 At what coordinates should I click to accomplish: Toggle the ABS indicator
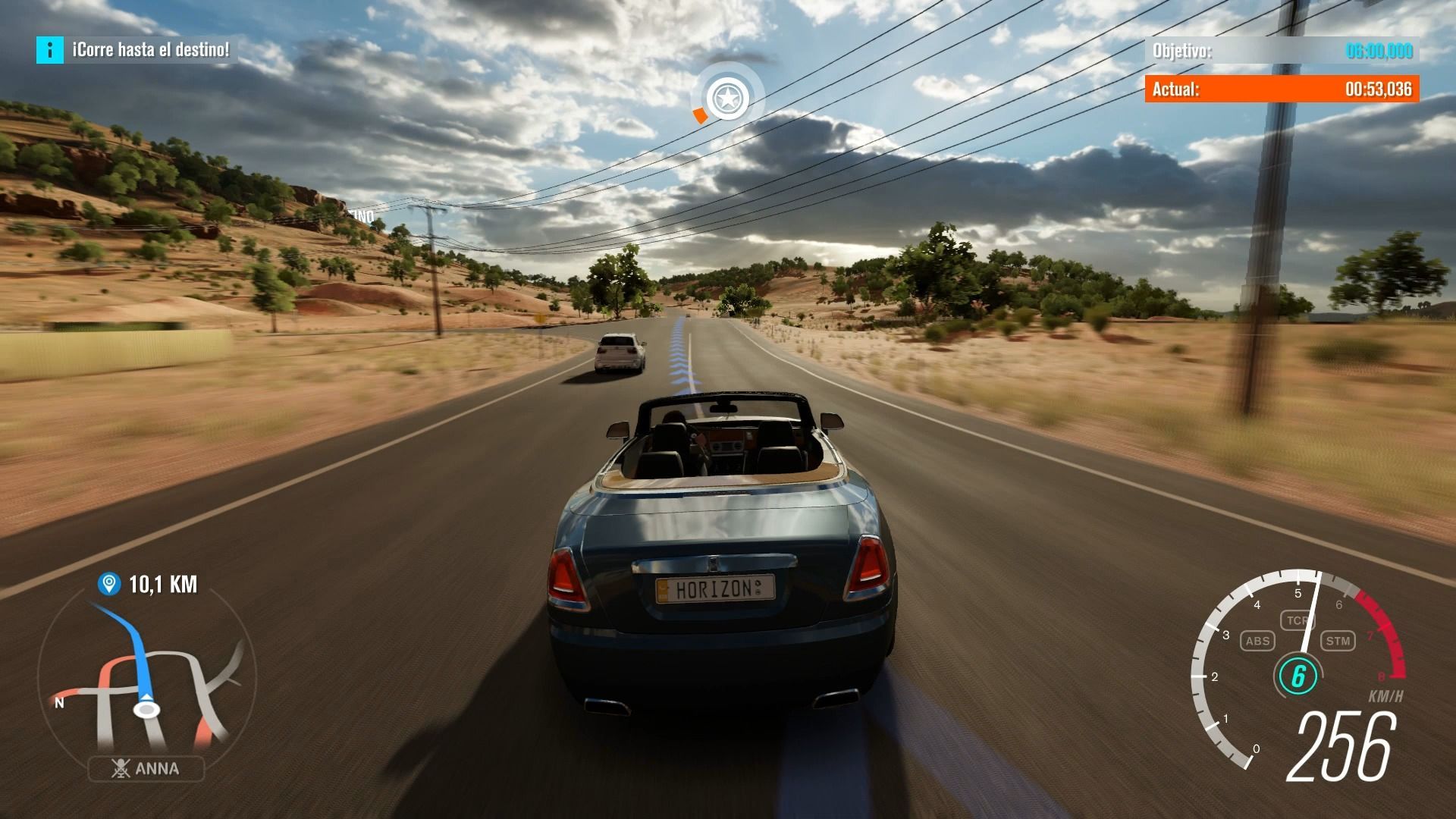coord(1257,641)
